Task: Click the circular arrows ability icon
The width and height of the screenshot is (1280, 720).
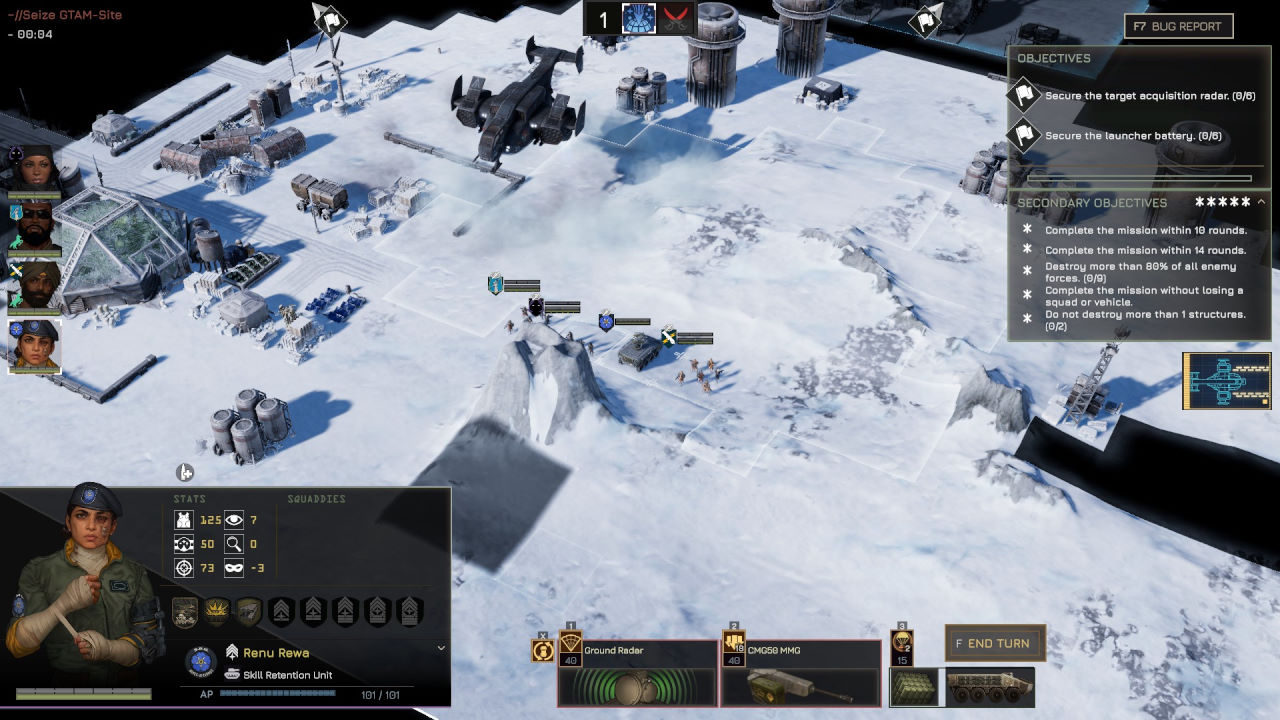Action: coord(543,651)
